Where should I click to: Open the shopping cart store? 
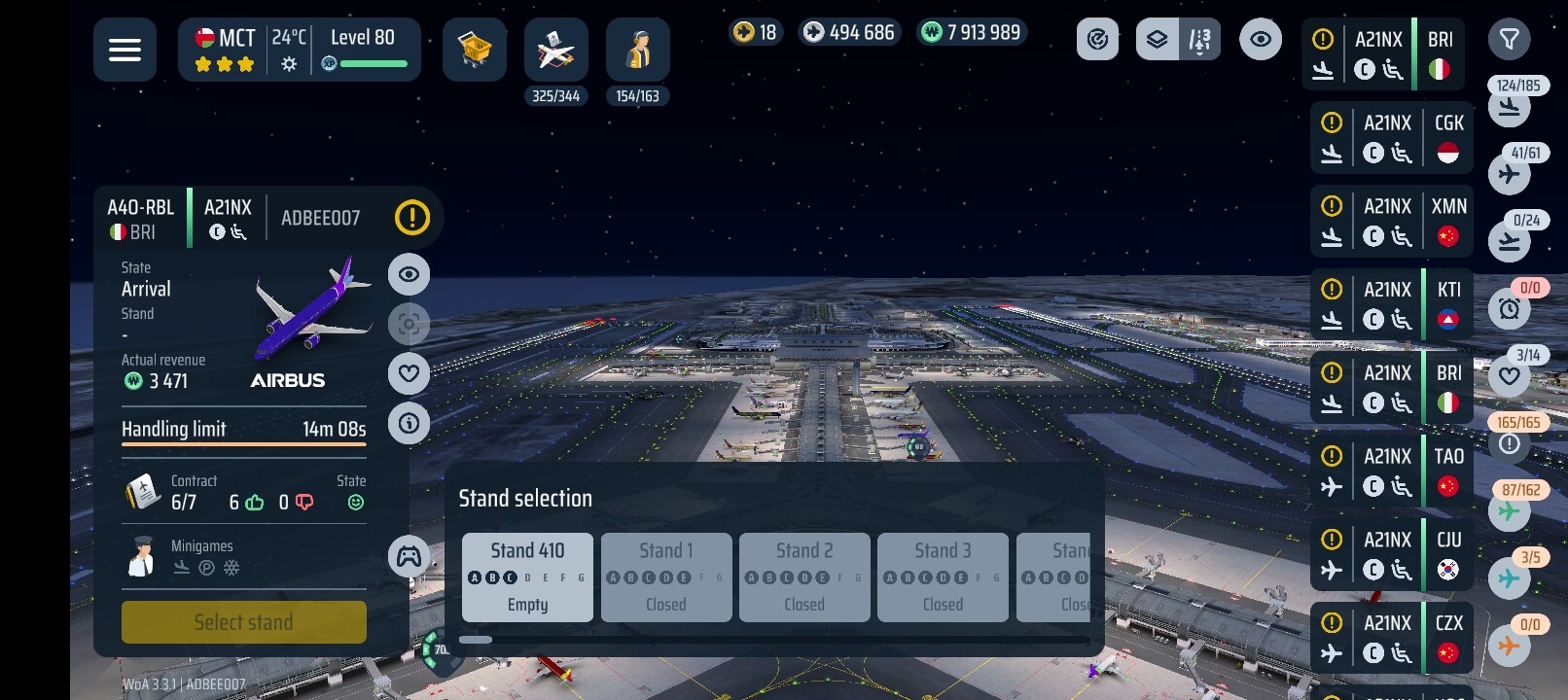pos(475,50)
